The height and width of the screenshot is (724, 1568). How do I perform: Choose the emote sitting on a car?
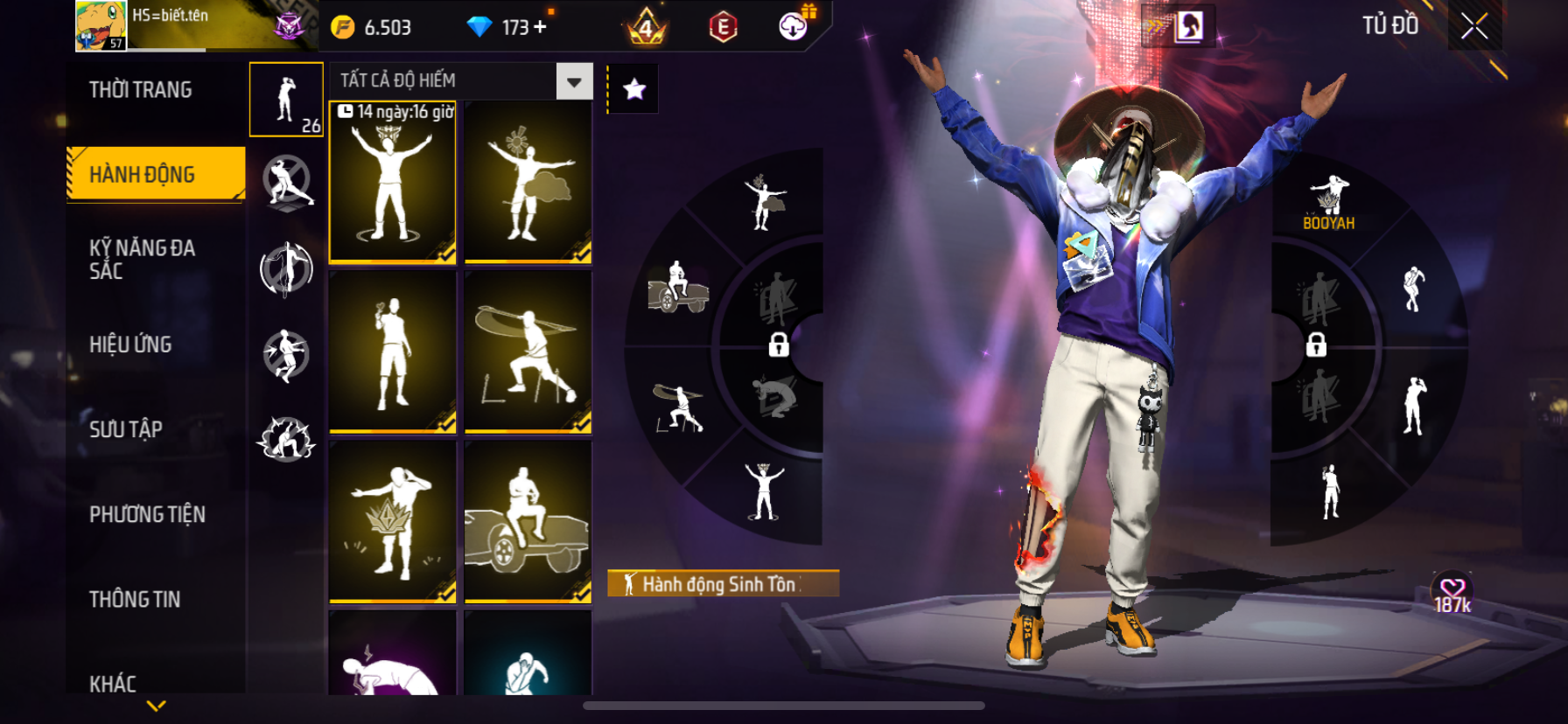pyautogui.click(x=528, y=522)
